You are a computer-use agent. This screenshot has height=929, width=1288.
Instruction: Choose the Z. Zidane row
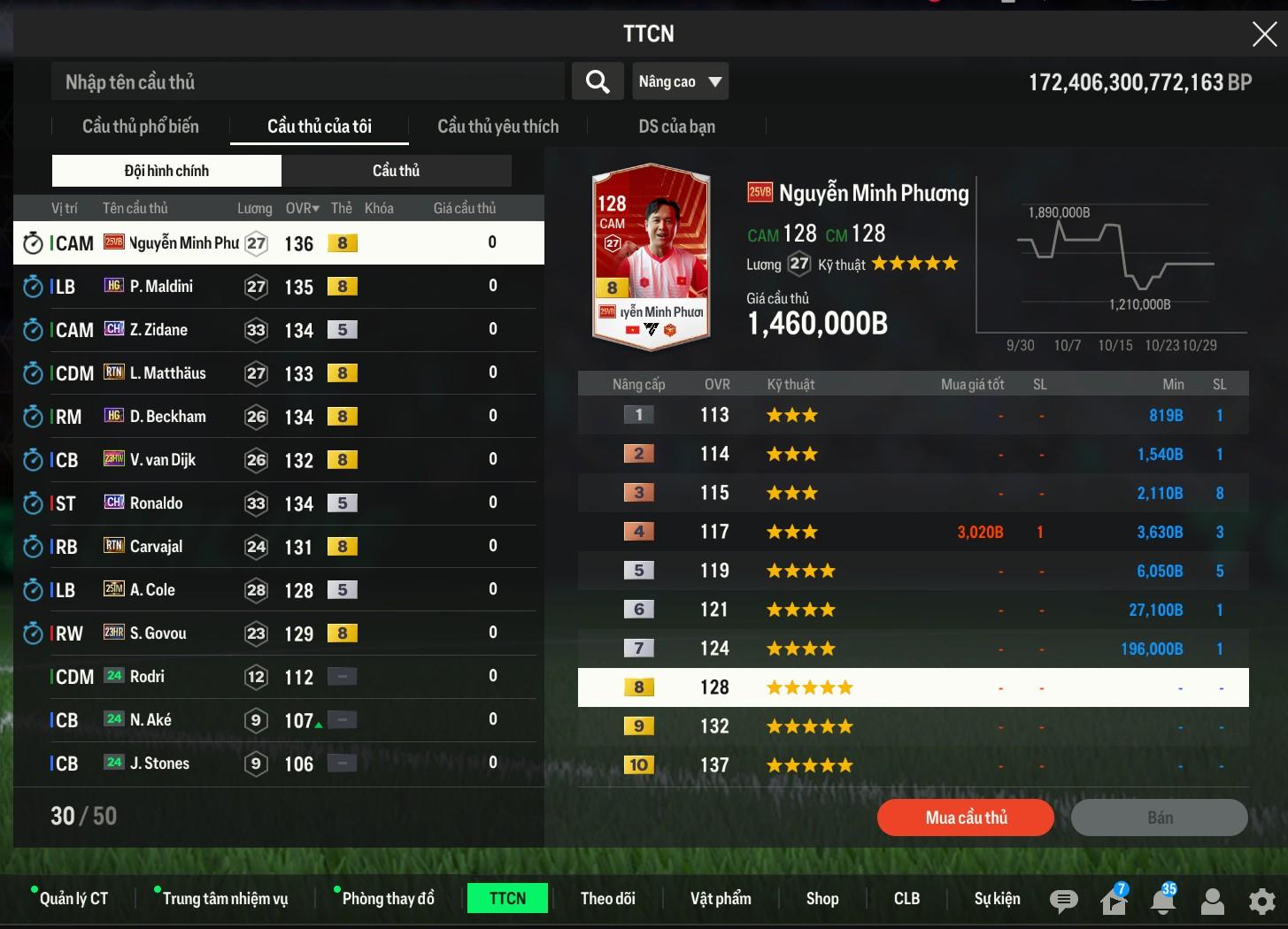pyautogui.click(x=159, y=330)
